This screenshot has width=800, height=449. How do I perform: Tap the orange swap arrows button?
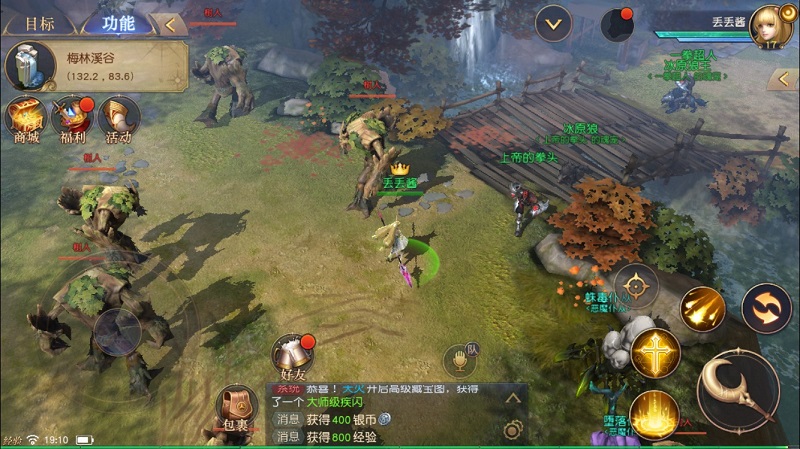coord(766,308)
